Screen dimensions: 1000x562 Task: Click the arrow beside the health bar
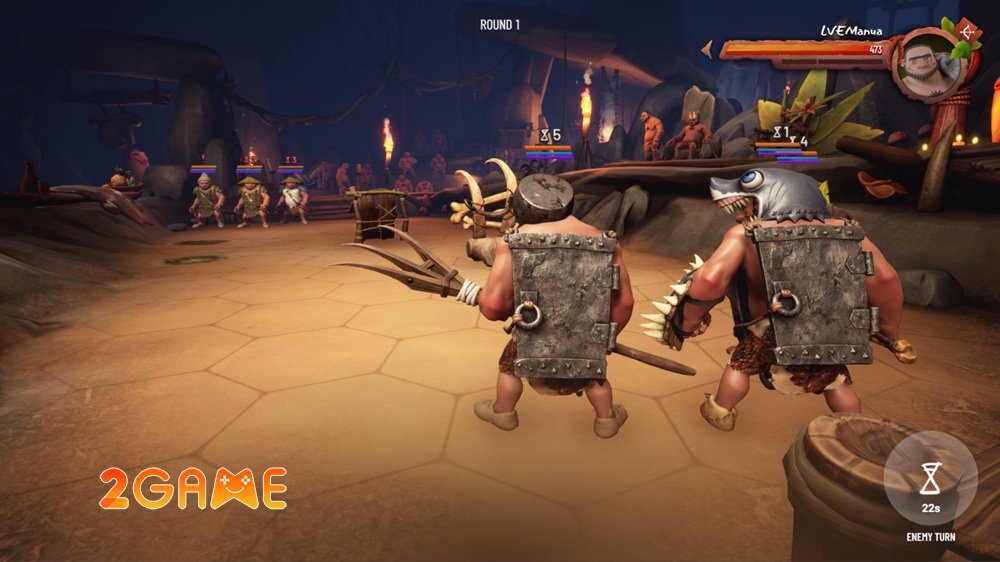(x=707, y=48)
